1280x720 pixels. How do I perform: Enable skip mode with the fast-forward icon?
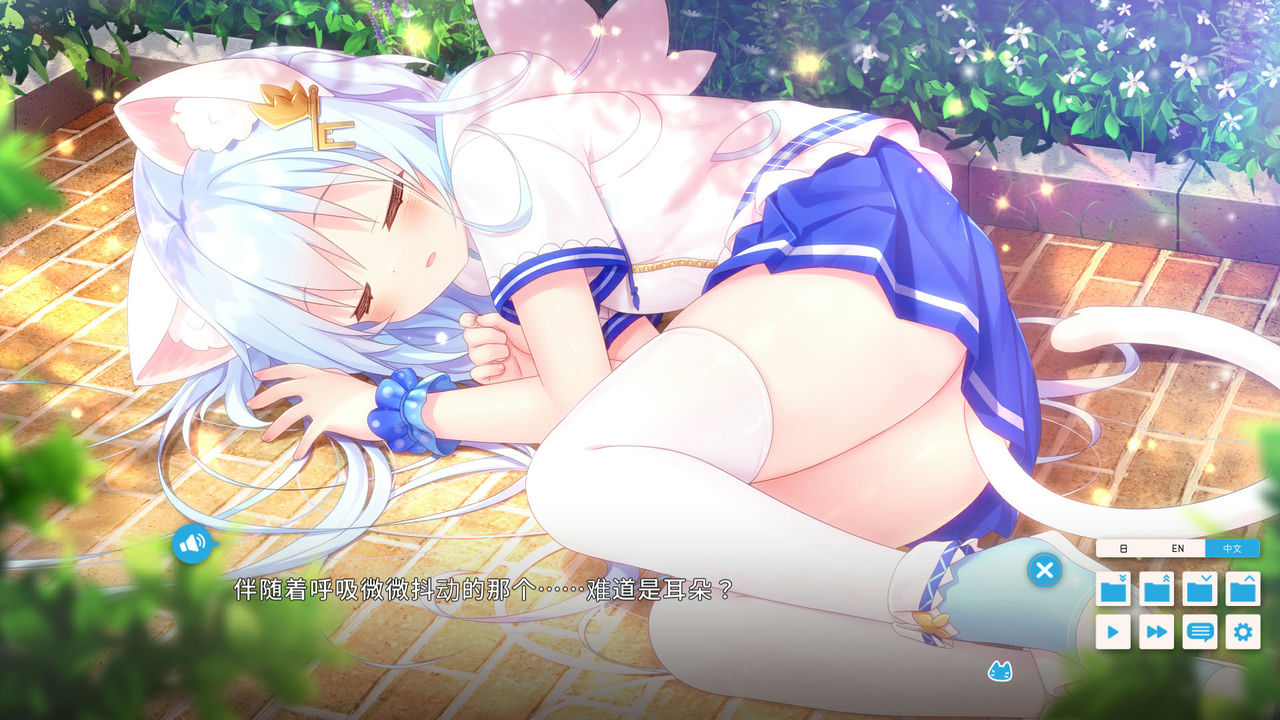click(x=1156, y=632)
